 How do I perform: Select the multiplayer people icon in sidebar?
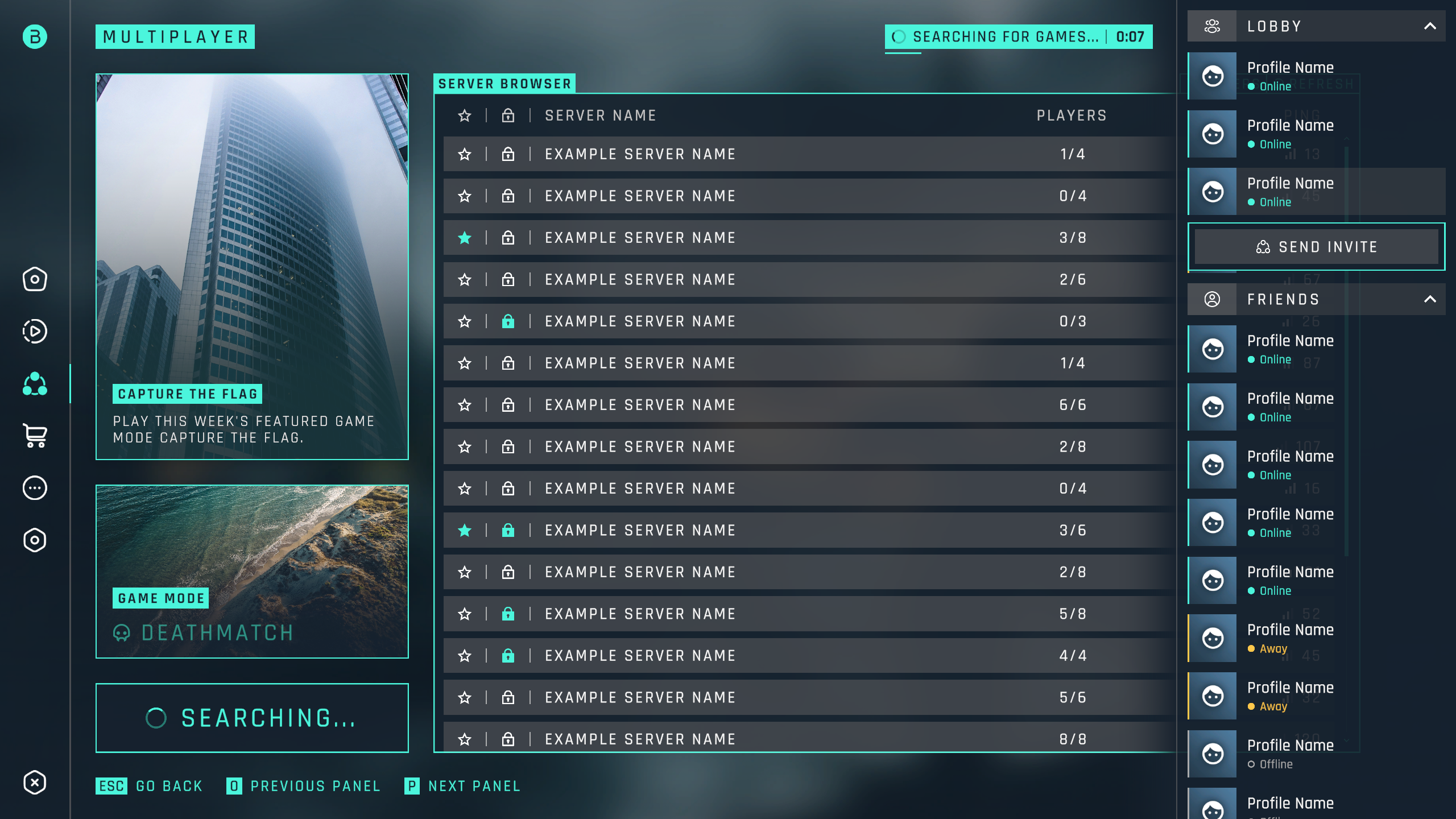point(35,384)
